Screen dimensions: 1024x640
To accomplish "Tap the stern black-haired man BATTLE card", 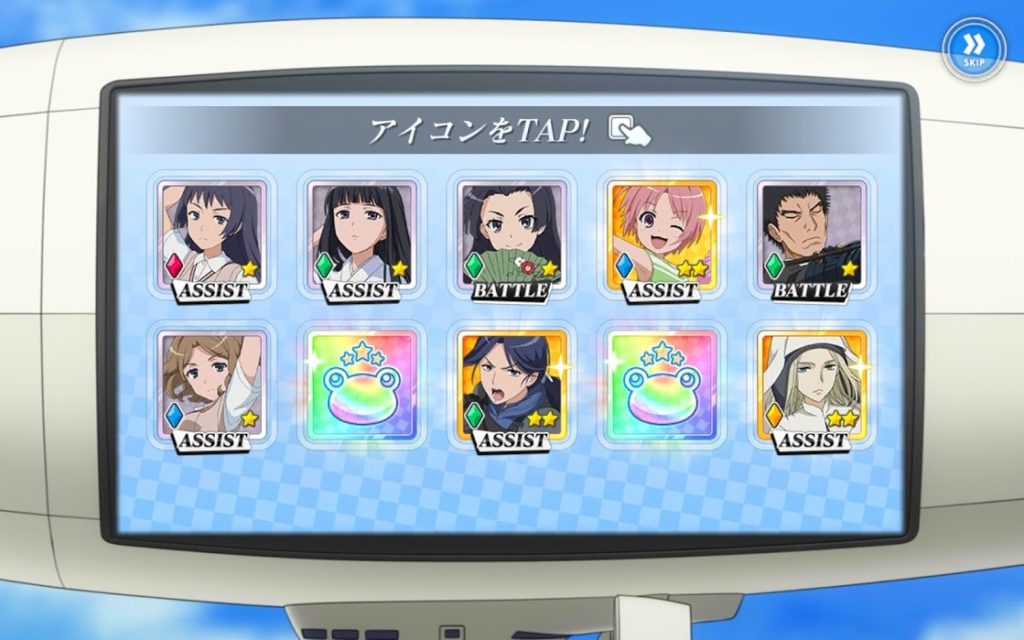I will point(810,238).
